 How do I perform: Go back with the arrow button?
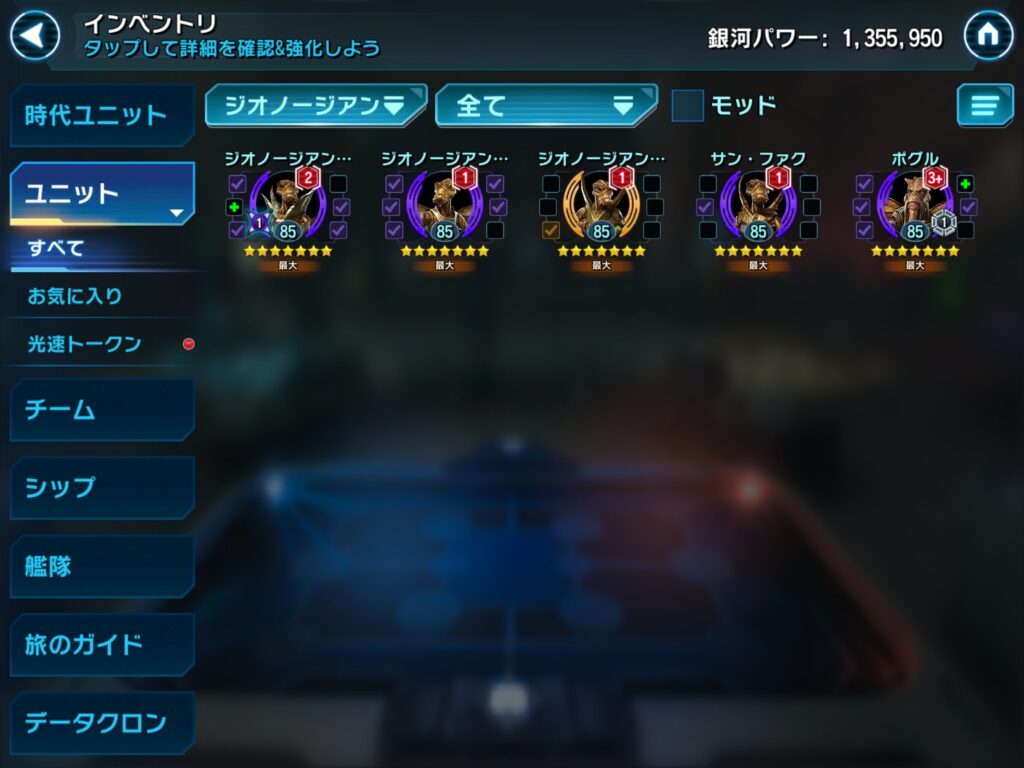click(34, 37)
